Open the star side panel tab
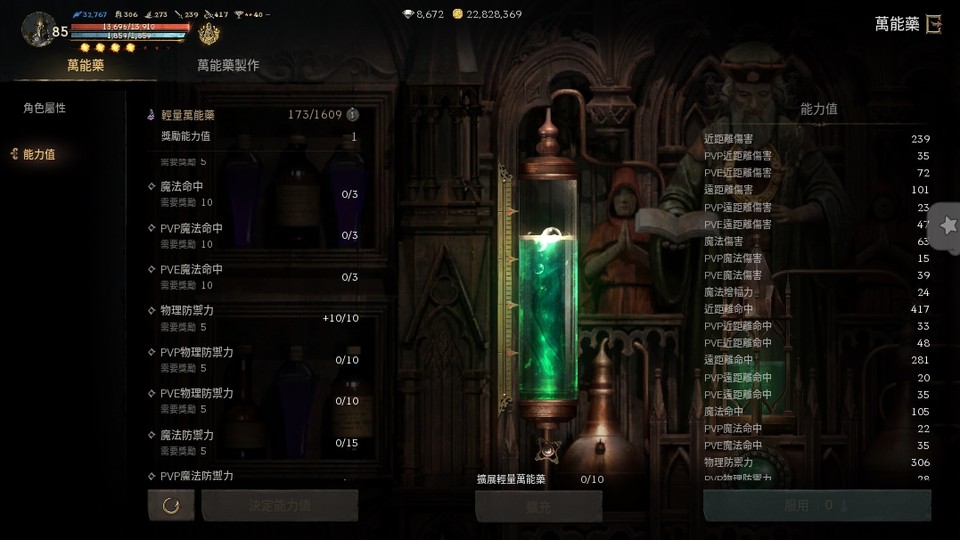Screen dimensions: 960x540 [x=947, y=227]
